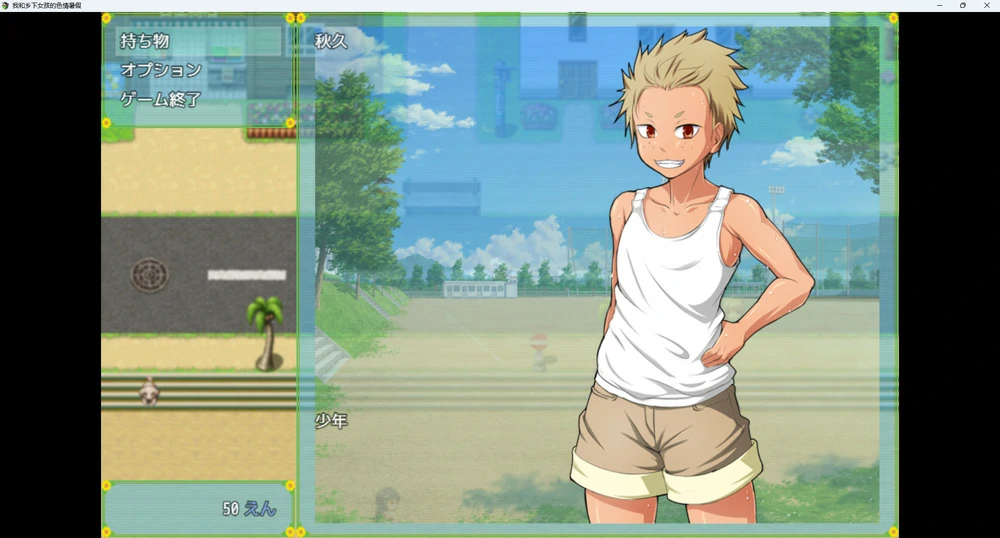This screenshot has height=538, width=1000.
Task: Open the 持ち物 items menu
Action: pos(145,41)
